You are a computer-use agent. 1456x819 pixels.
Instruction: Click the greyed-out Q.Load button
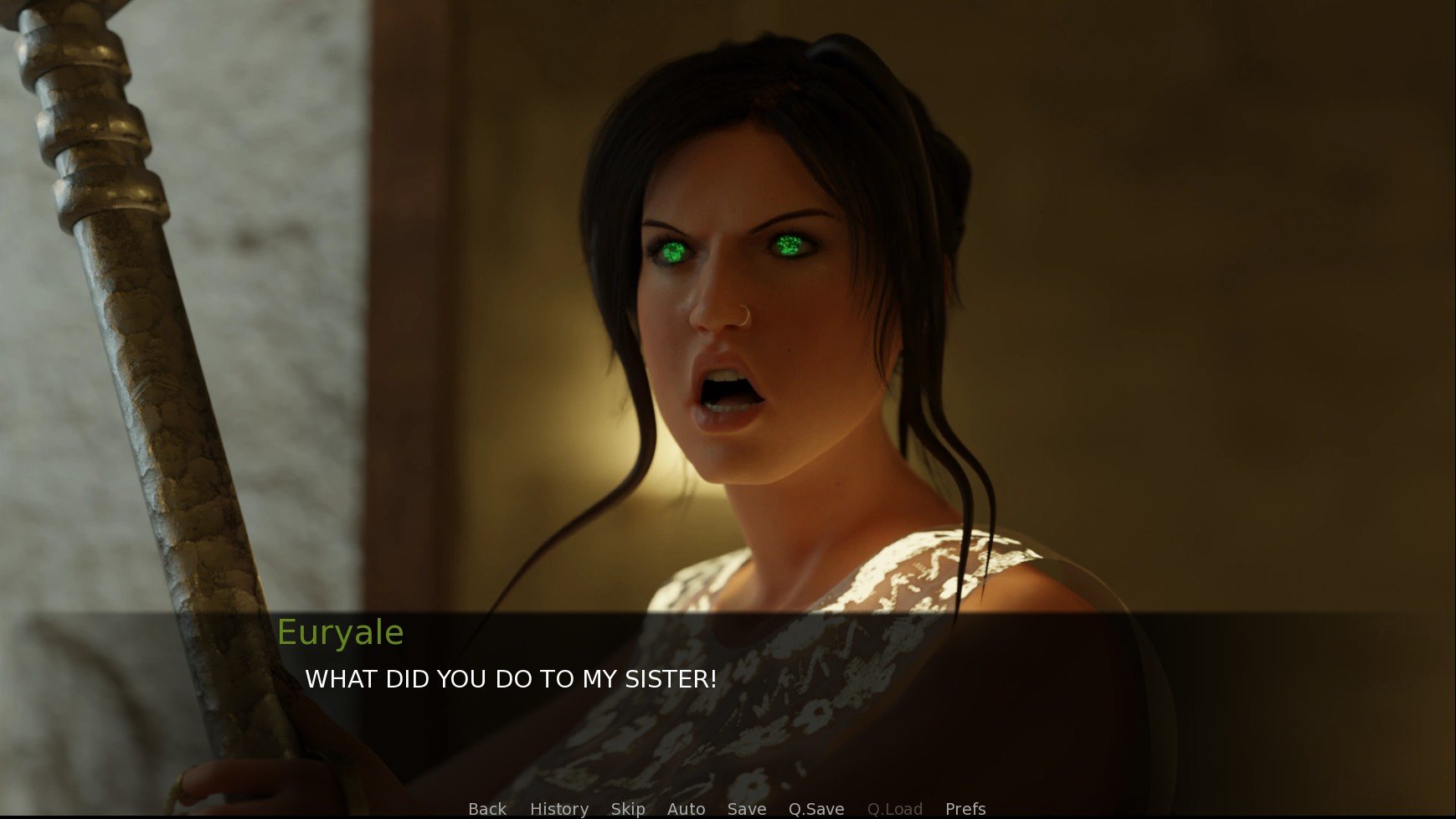coord(895,809)
